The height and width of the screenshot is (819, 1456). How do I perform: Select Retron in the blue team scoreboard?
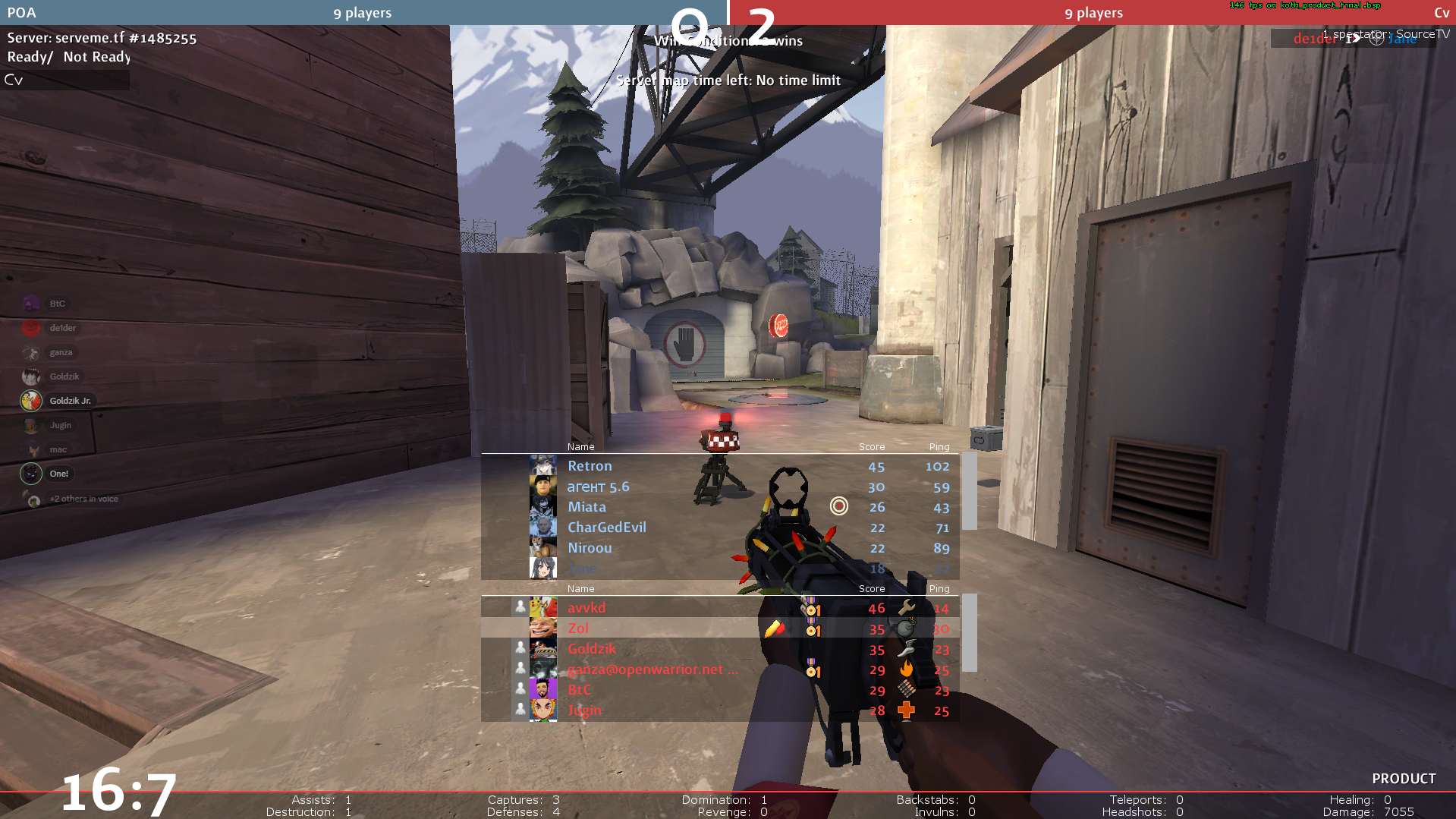(590, 466)
